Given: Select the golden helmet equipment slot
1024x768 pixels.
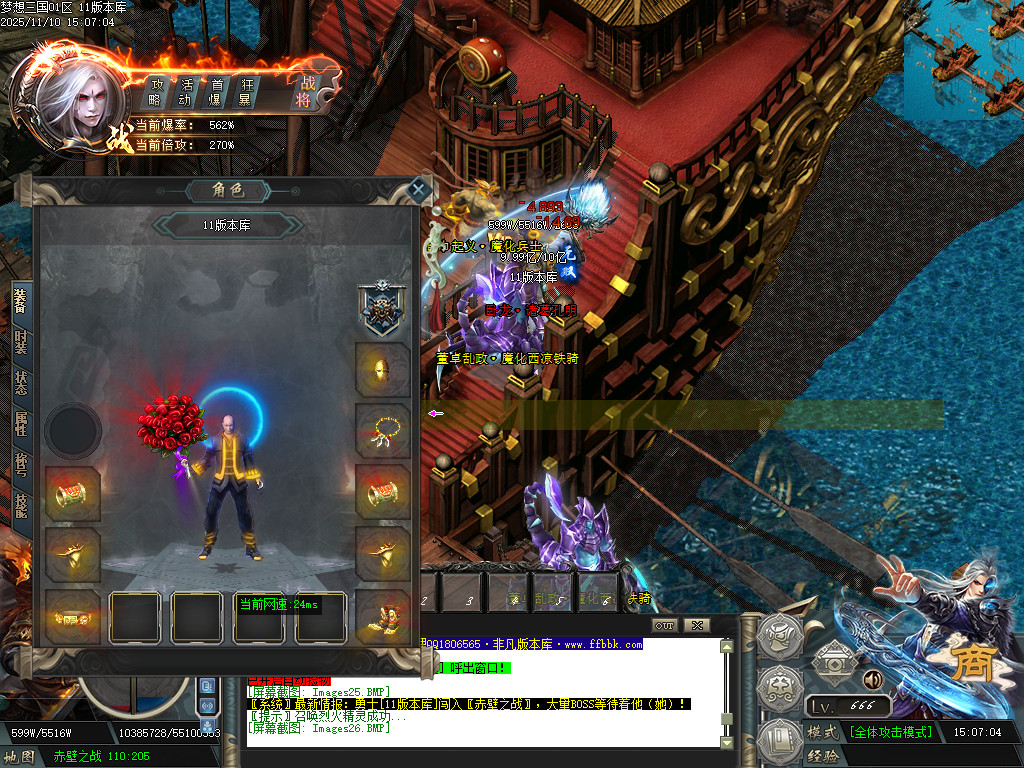Looking at the screenshot, I should click(383, 370).
